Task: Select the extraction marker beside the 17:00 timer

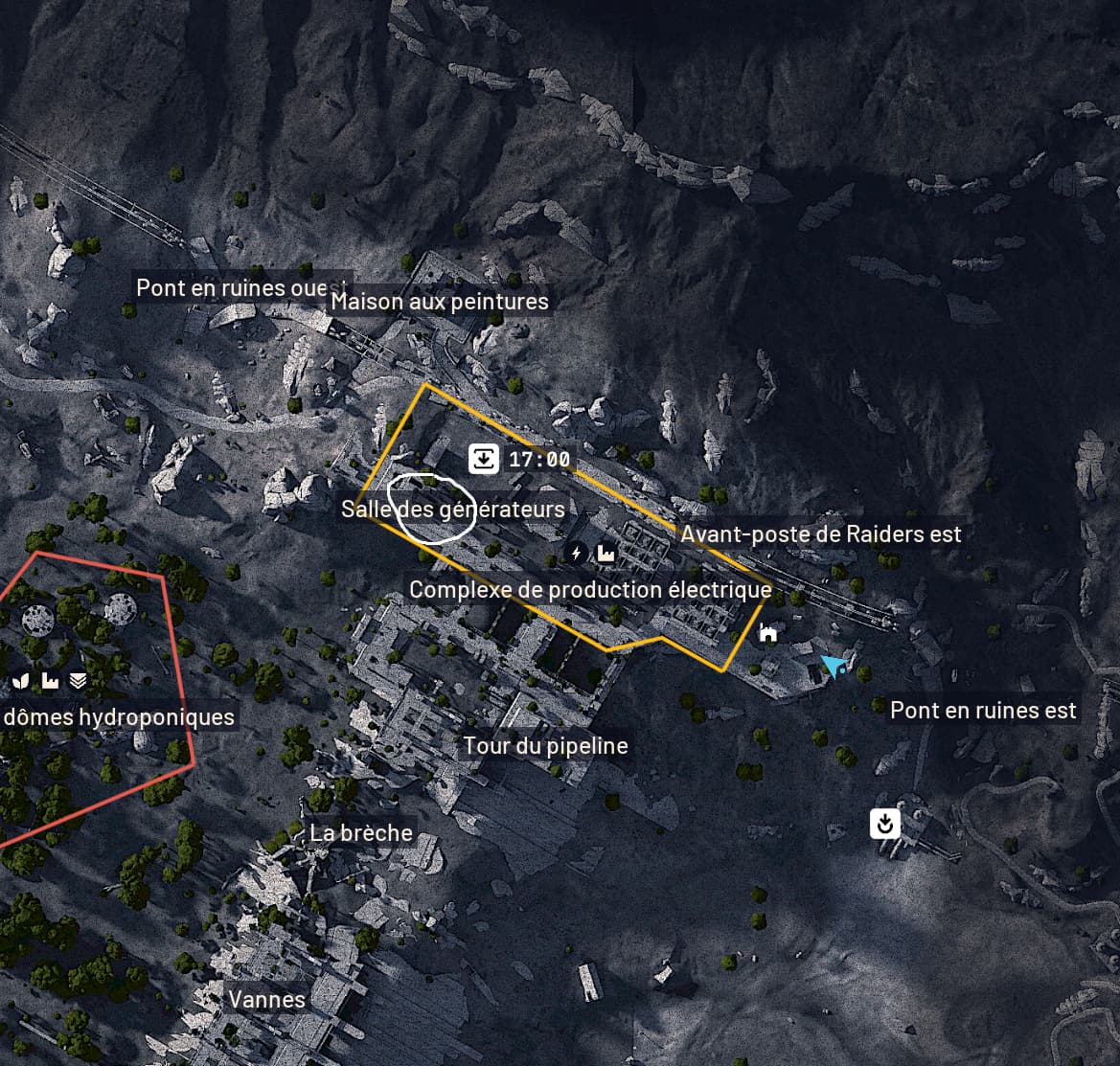Action: pos(485,459)
